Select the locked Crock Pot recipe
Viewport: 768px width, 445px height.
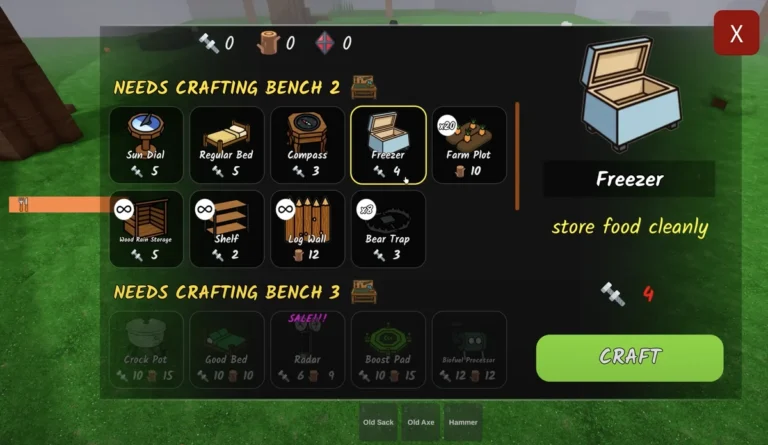(x=147, y=349)
